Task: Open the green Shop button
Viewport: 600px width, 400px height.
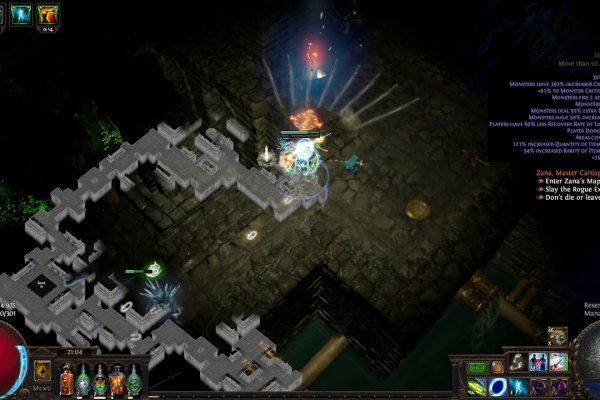Action: pos(477,367)
